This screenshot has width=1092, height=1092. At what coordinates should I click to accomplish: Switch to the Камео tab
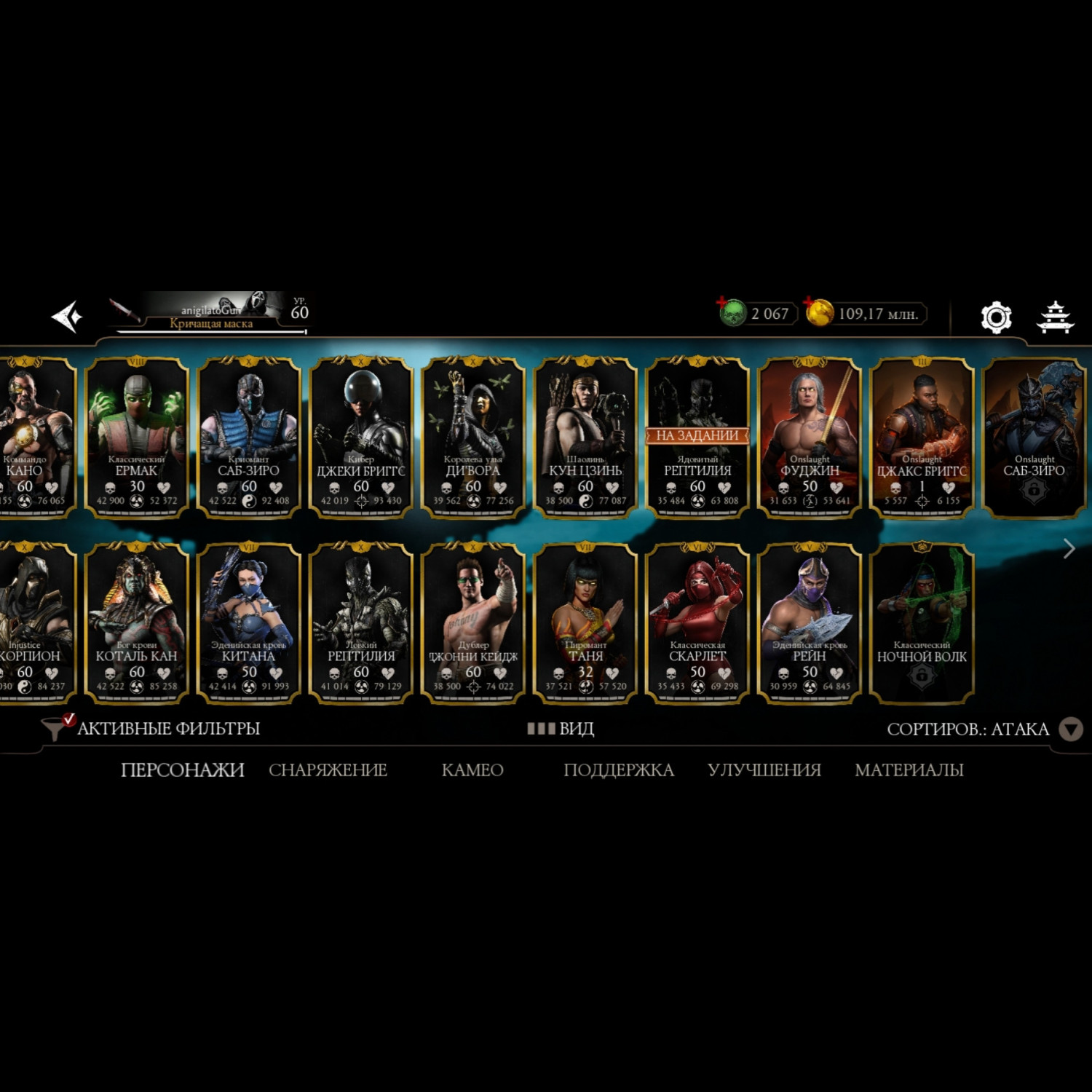coord(472,769)
